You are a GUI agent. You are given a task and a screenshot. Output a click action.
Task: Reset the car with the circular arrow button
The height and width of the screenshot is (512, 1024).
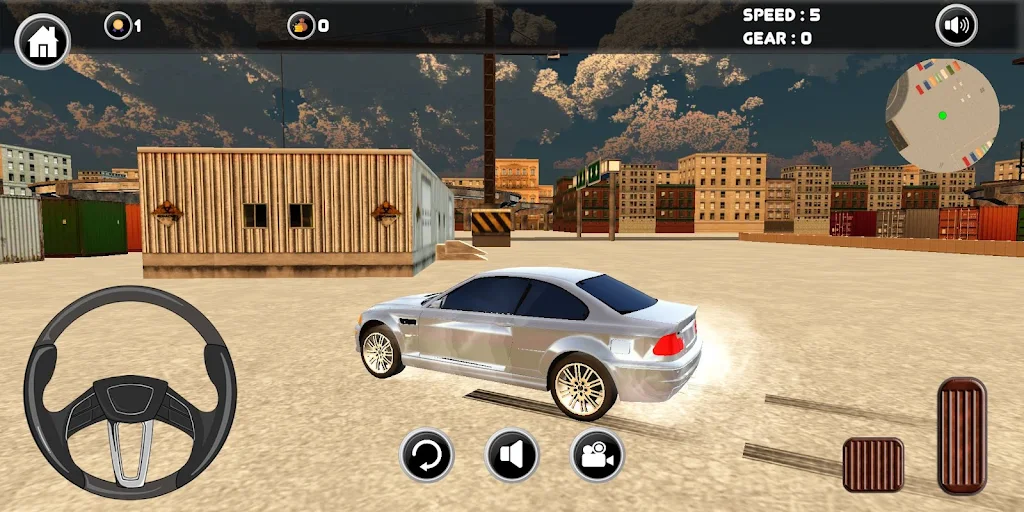[x=427, y=456]
